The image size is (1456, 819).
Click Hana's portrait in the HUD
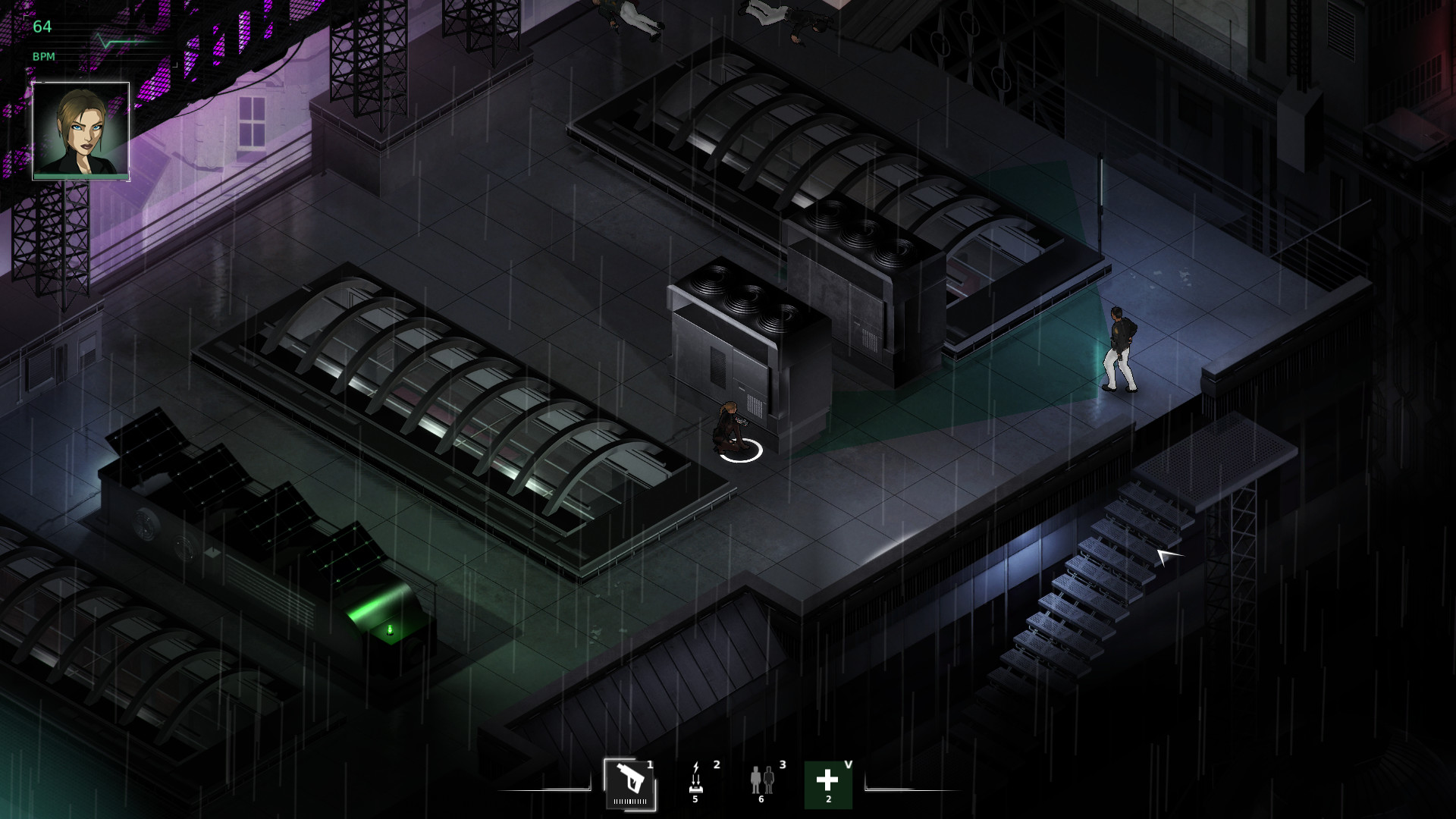80,129
